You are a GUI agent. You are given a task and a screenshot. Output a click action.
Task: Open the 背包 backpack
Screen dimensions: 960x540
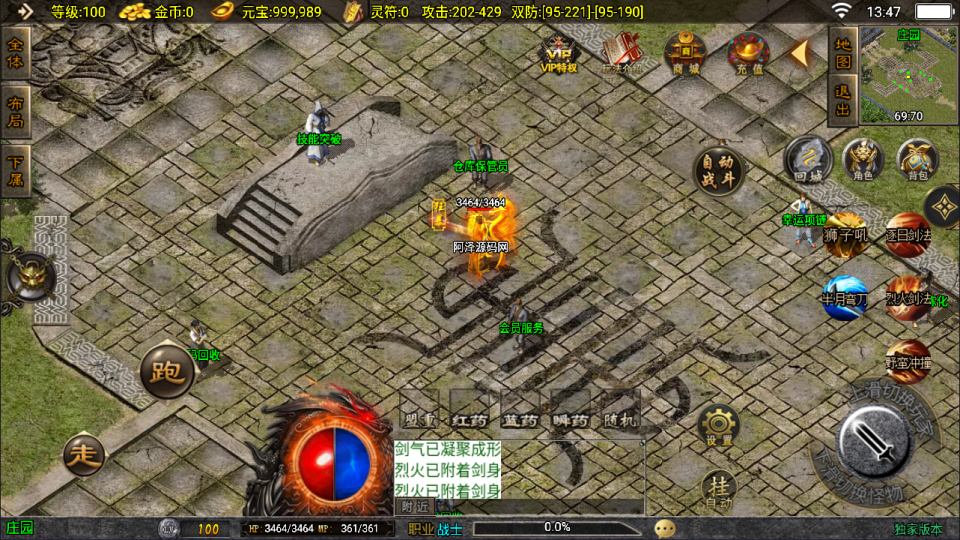point(916,159)
